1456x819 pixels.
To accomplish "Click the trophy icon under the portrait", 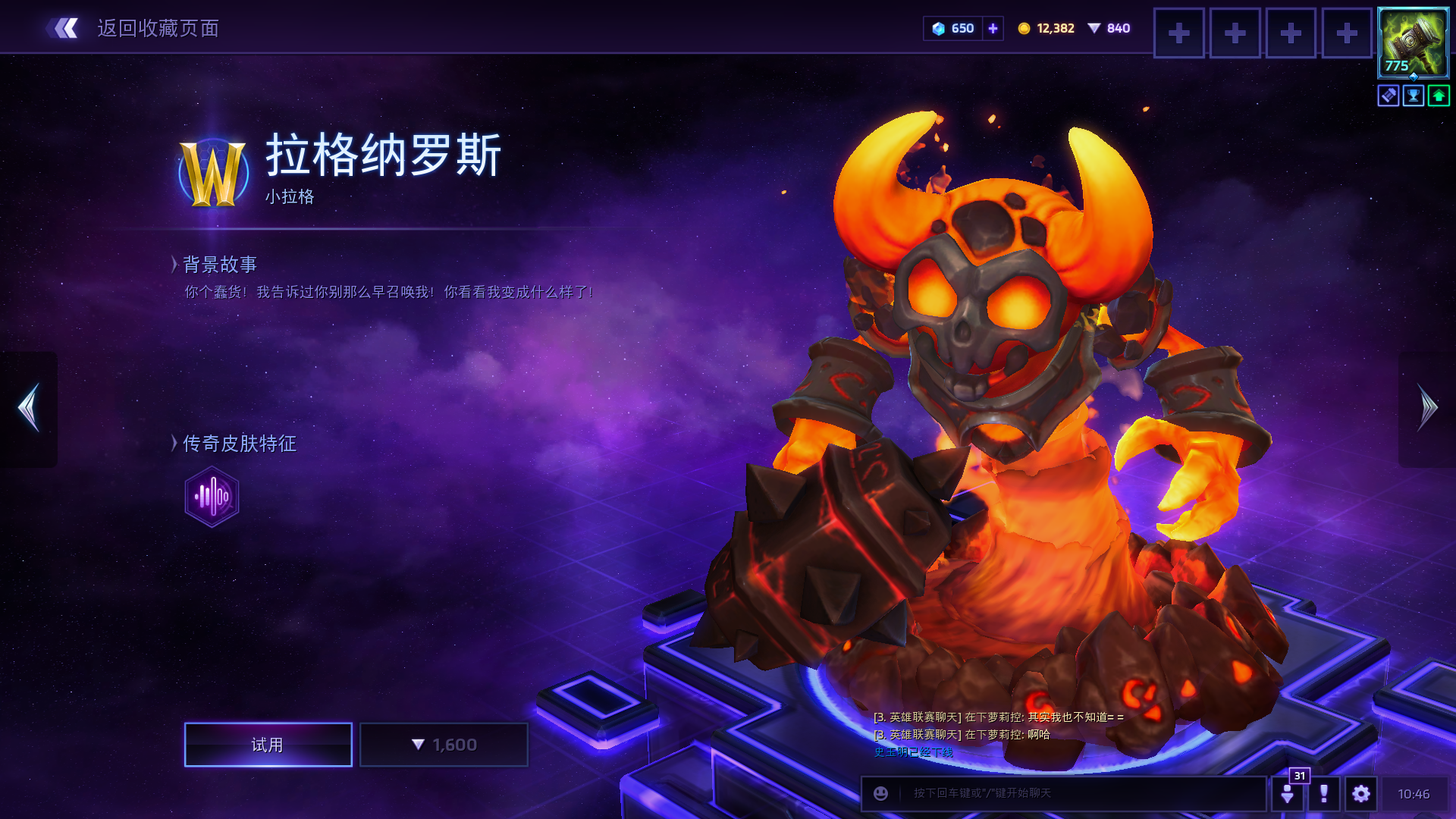I will pyautogui.click(x=1414, y=96).
